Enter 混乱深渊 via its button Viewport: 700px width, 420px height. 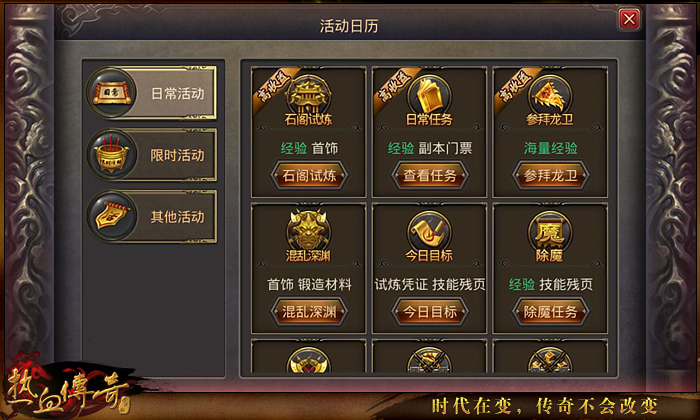click(x=309, y=311)
